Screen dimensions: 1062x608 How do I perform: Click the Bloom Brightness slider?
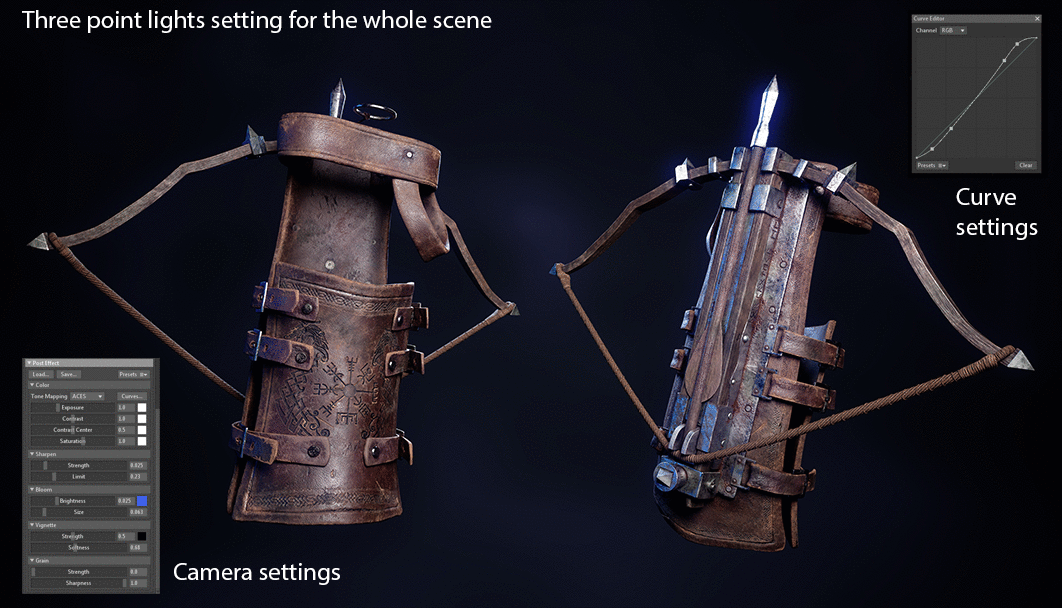pos(73,500)
